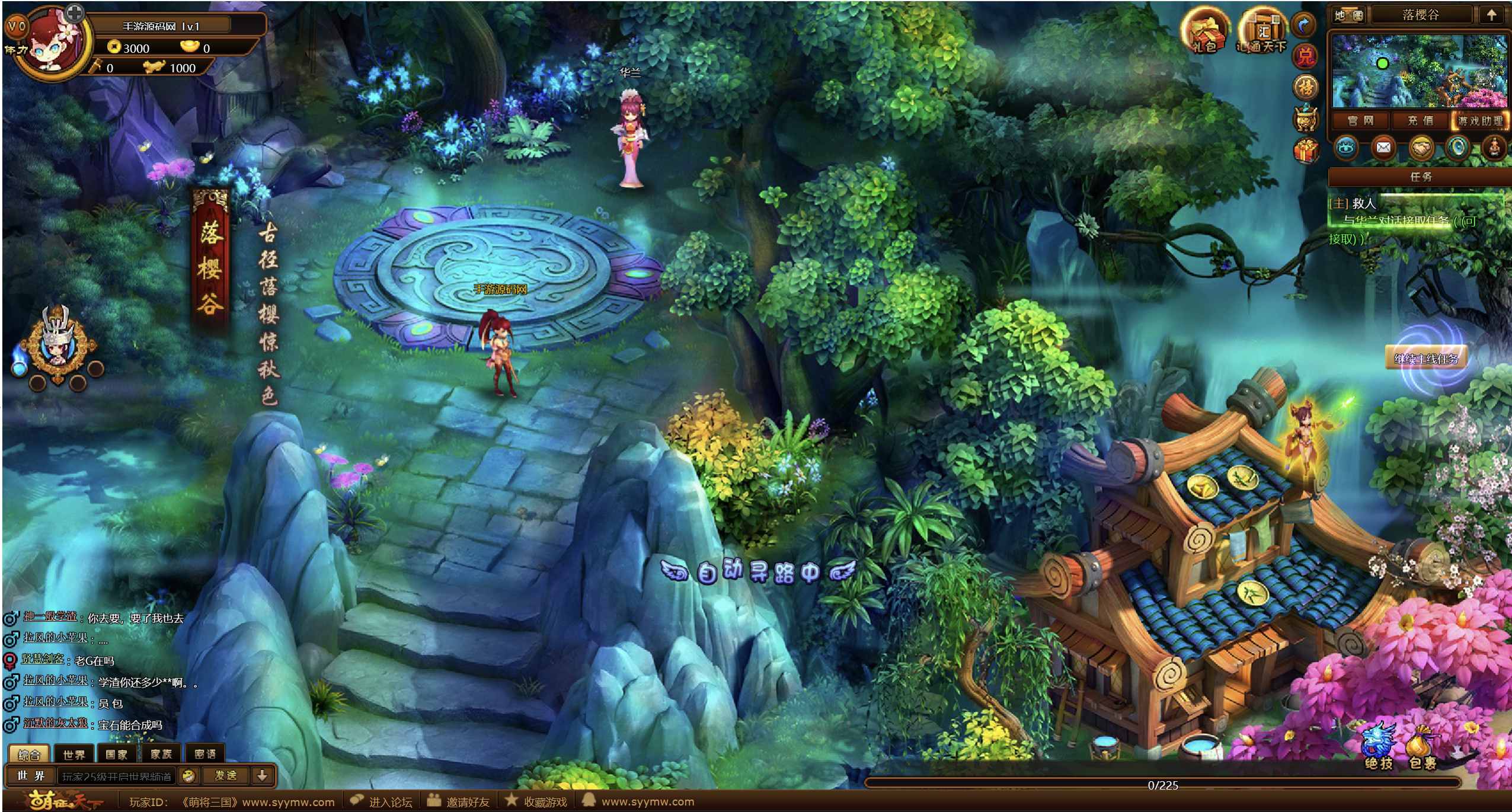Click the 地图 map button
Image resolution: width=1512 pixels, height=812 pixels.
(1348, 15)
